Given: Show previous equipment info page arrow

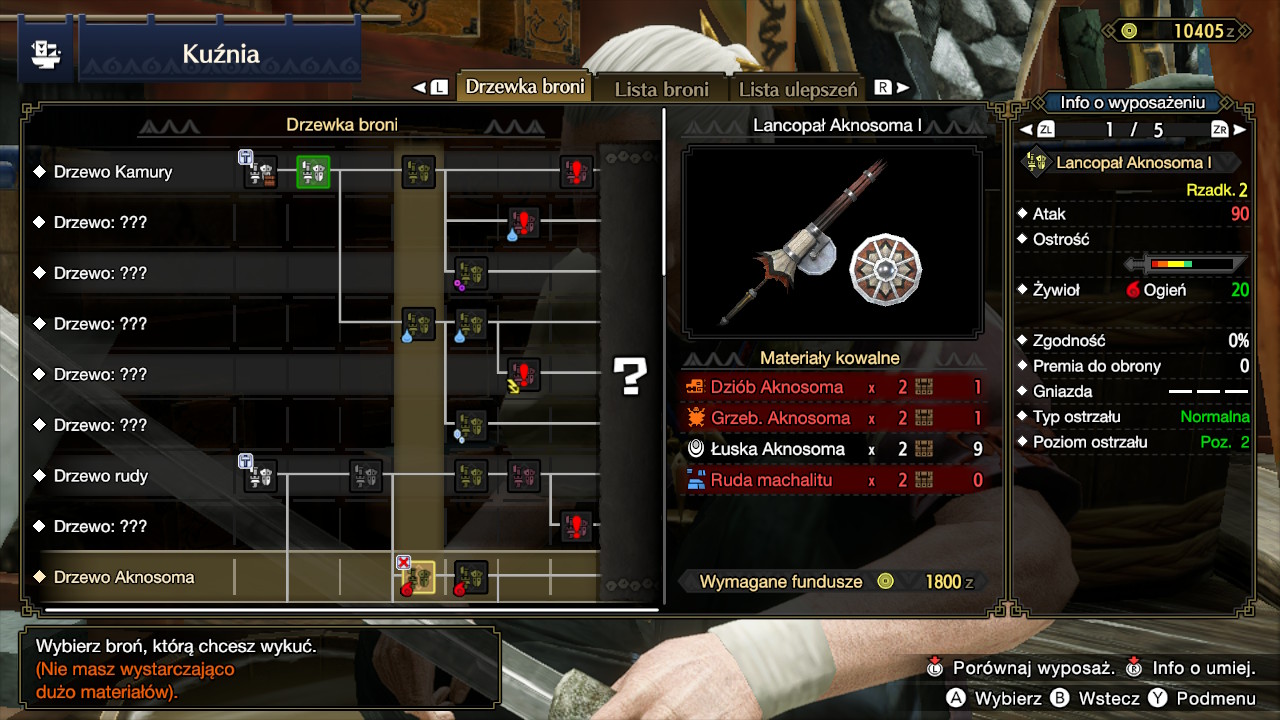Looking at the screenshot, I should [x=1026, y=130].
